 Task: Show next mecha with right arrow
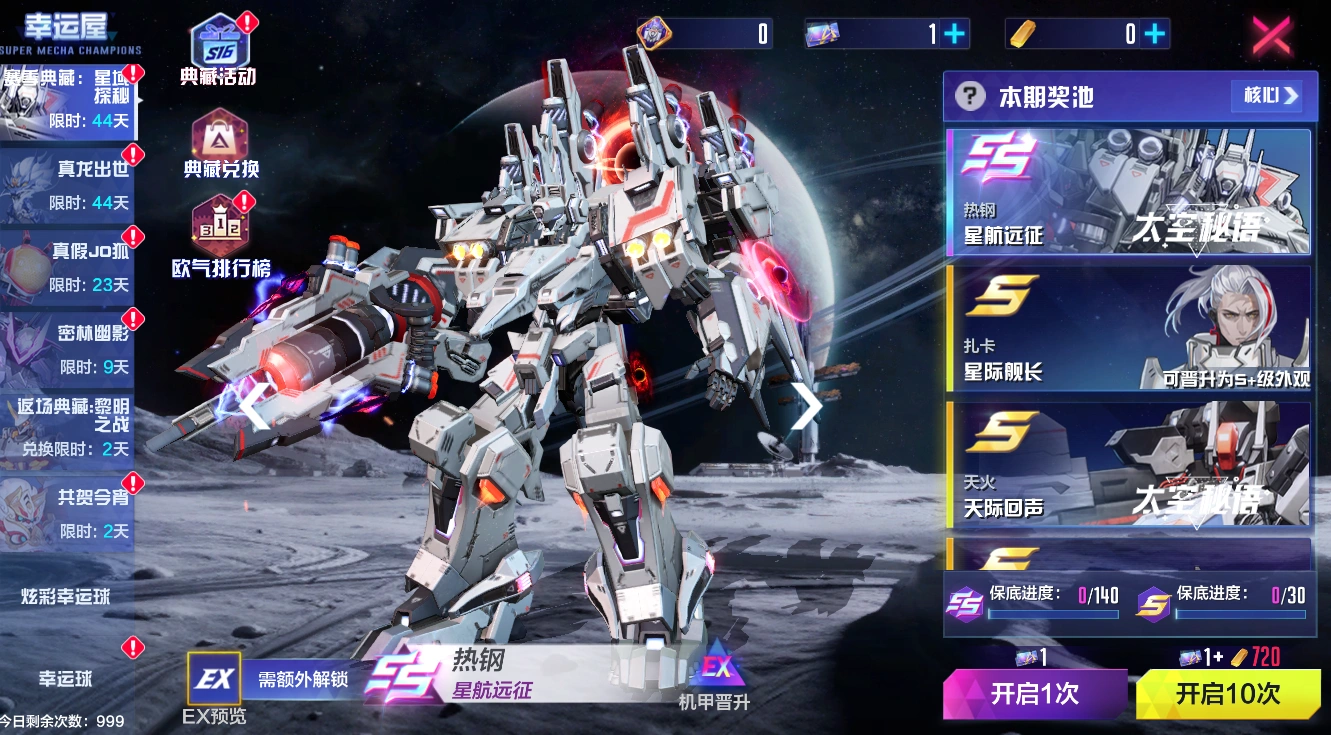(x=805, y=406)
